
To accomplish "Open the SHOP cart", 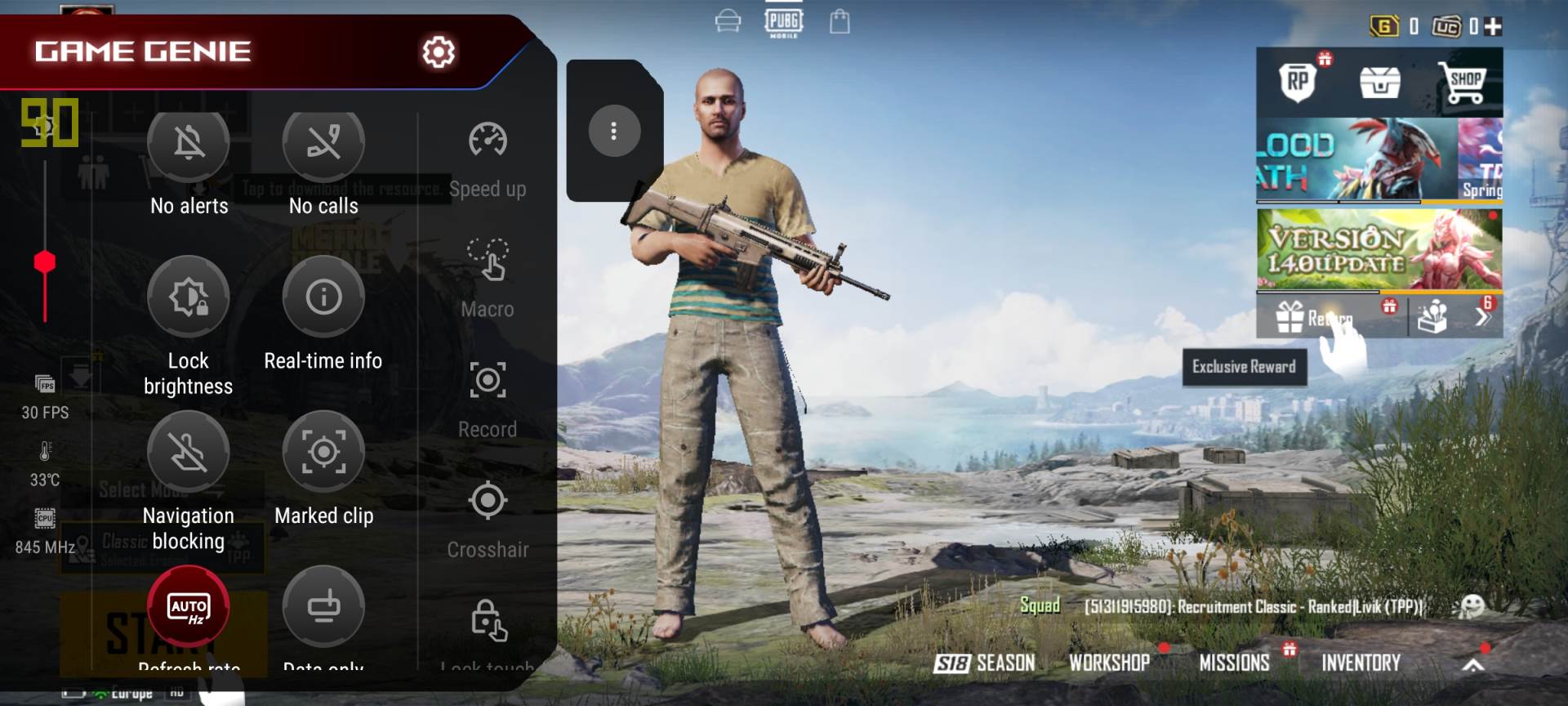I will pos(1465,82).
